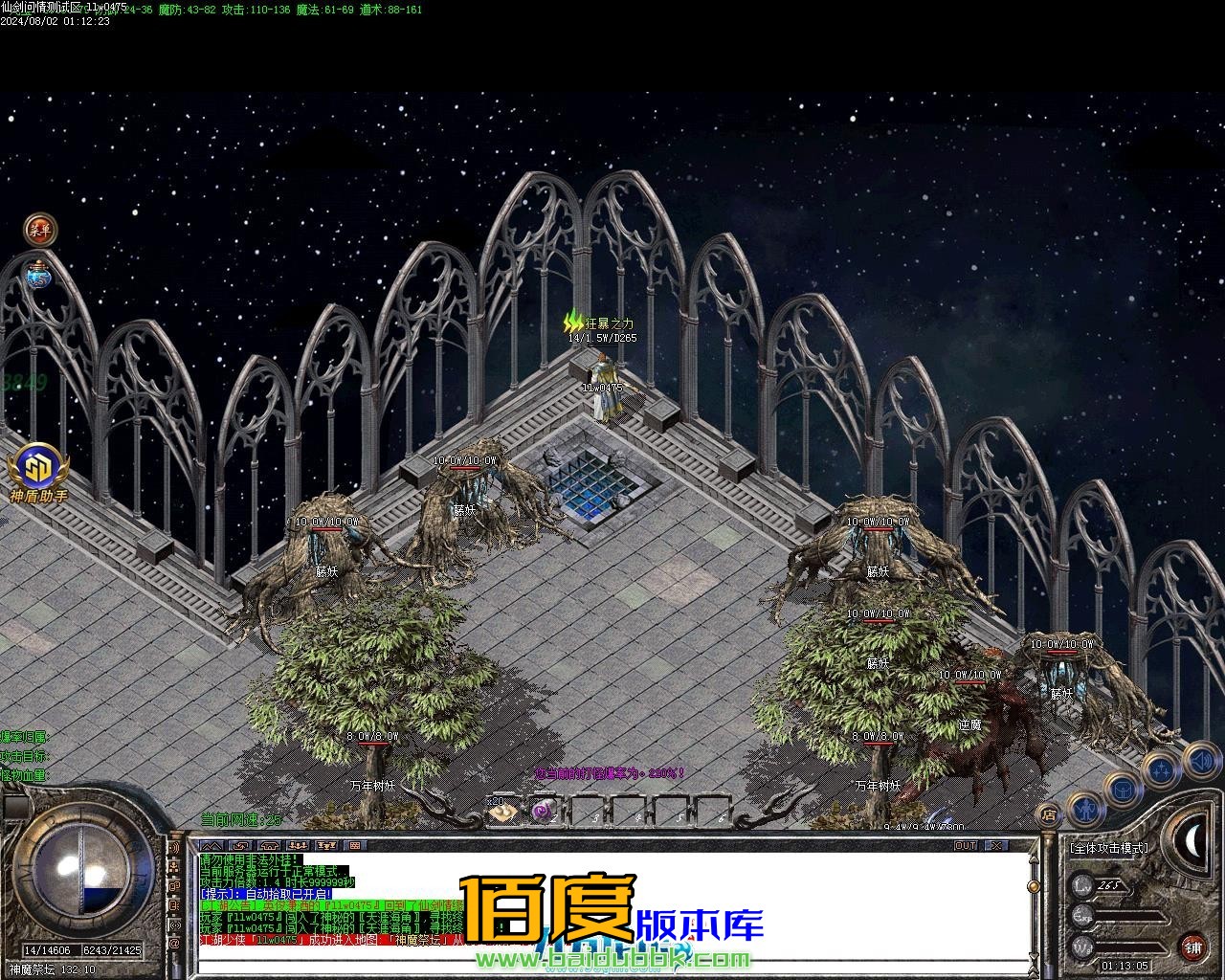The height and width of the screenshot is (980, 1225).
Task: Select the @ chat channel icon
Action: [x=175, y=945]
